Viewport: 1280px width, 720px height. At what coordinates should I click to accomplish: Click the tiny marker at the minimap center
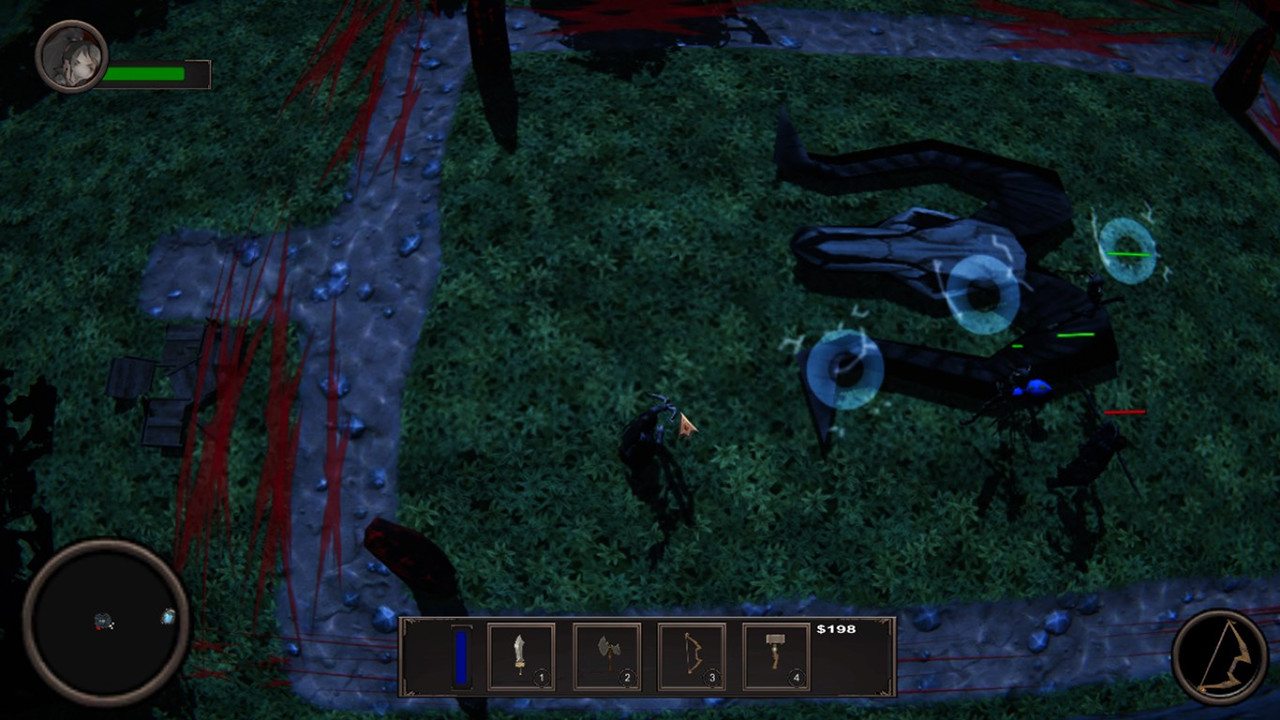(x=103, y=622)
